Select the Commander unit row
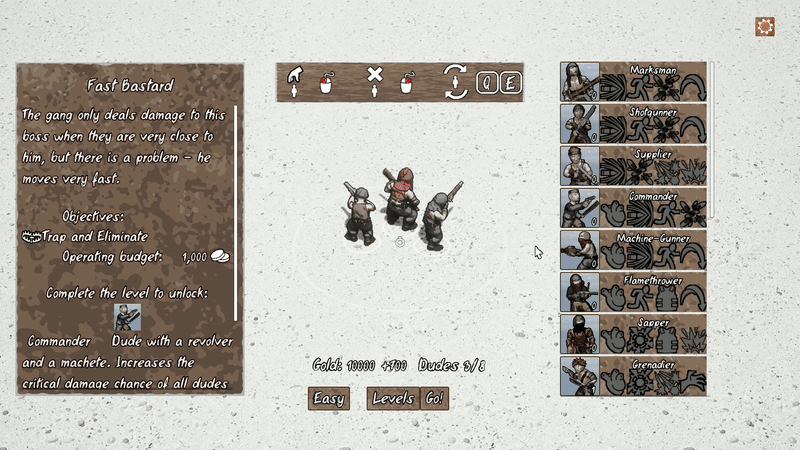This screenshot has height=450, width=800. point(633,208)
